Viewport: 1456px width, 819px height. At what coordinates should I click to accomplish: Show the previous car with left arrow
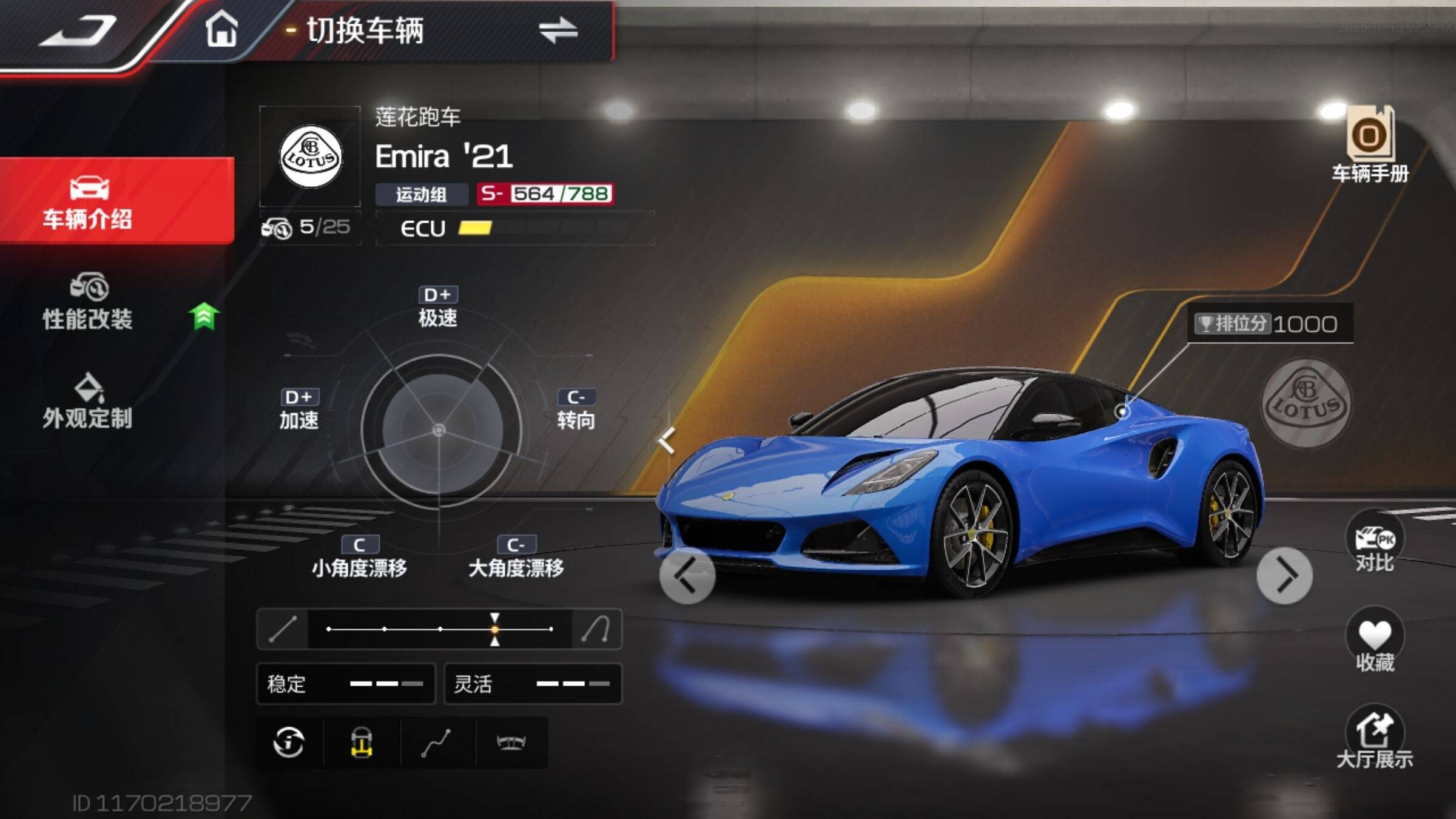[x=687, y=576]
